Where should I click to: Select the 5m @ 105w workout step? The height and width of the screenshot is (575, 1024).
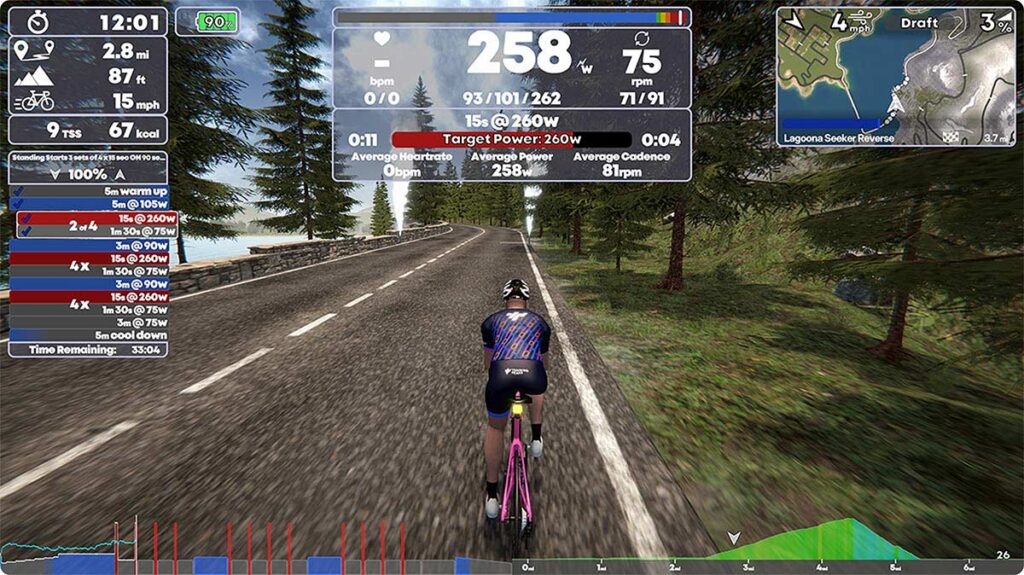(88, 204)
